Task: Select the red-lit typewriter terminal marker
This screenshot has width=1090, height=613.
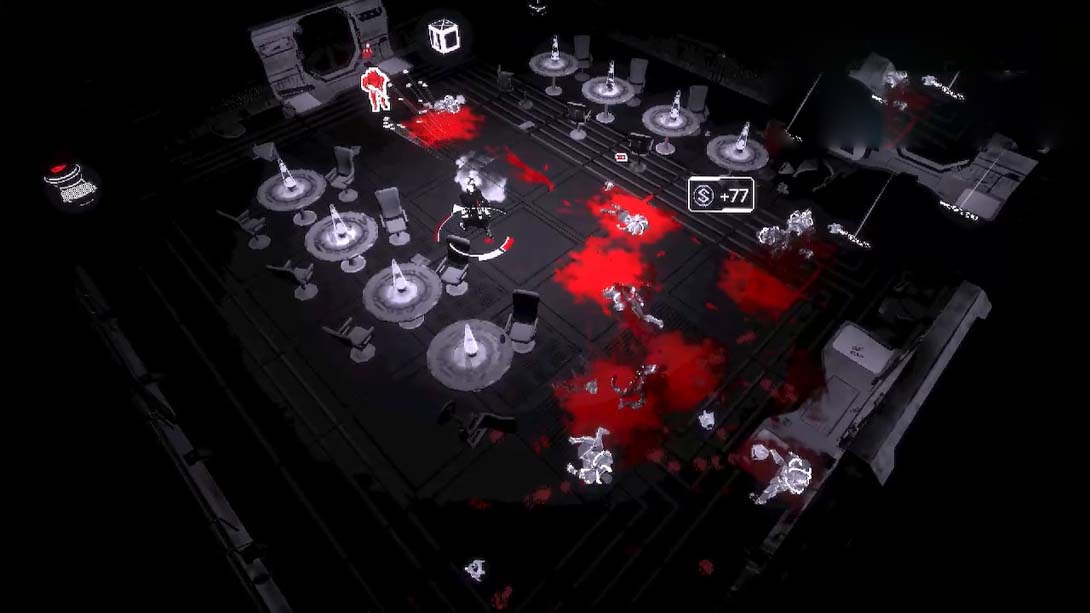Action: coord(71,185)
